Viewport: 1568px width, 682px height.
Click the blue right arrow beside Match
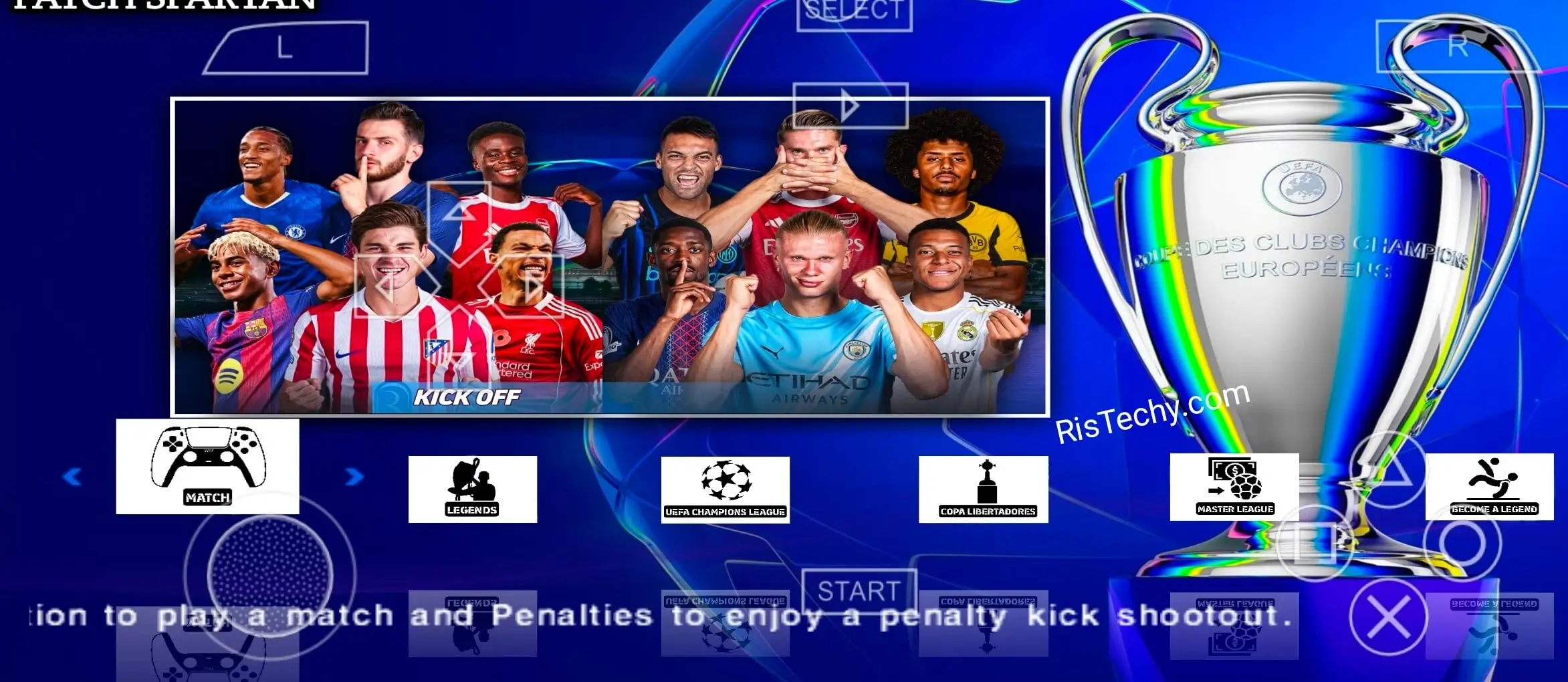pos(354,477)
